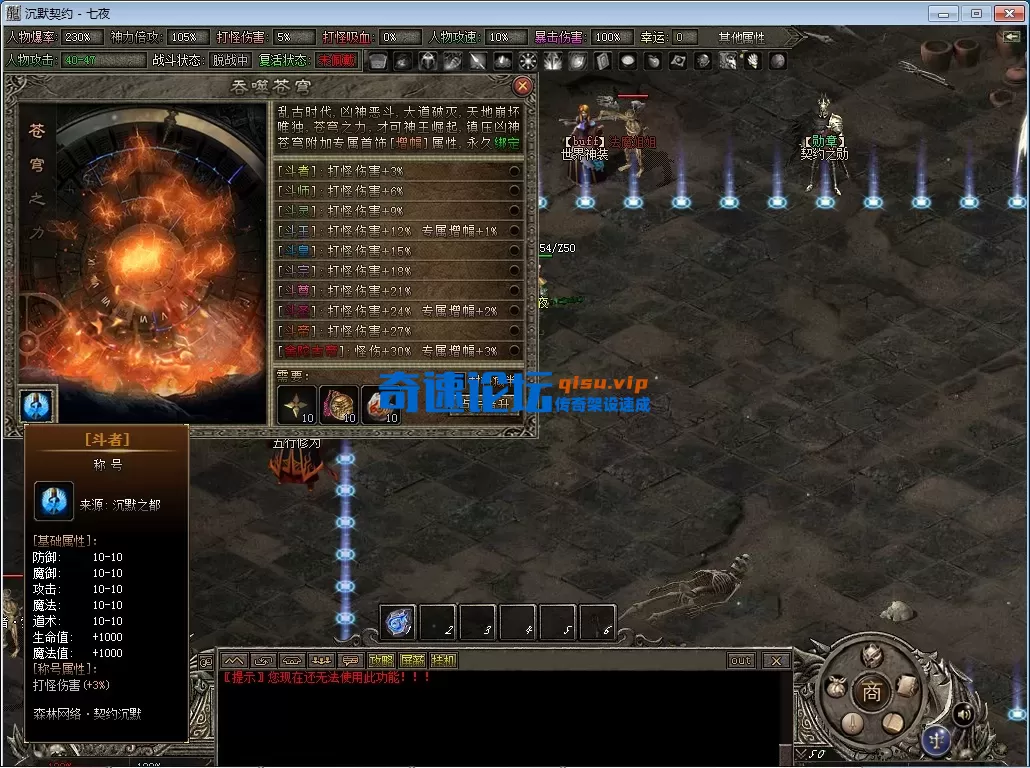
Task: Open the 商 shop button
Action: [872, 692]
